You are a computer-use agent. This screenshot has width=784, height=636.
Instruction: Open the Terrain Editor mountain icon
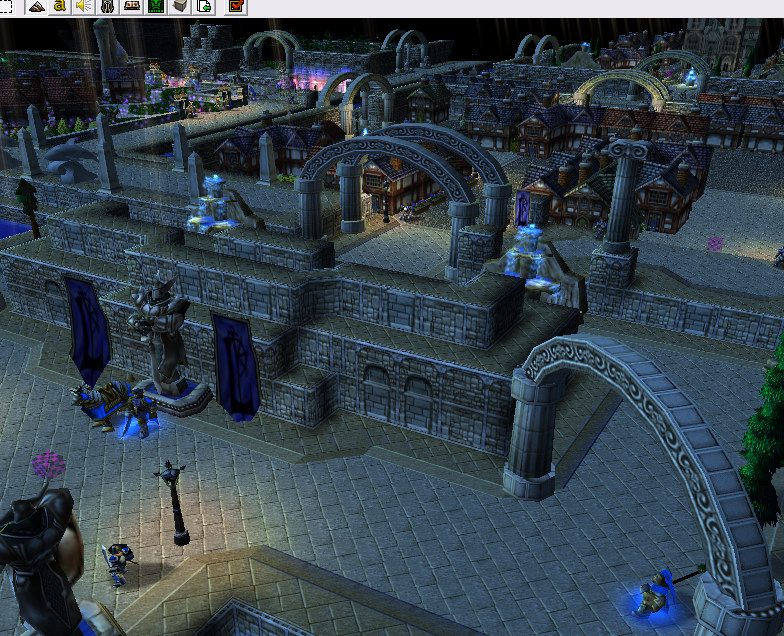36,6
